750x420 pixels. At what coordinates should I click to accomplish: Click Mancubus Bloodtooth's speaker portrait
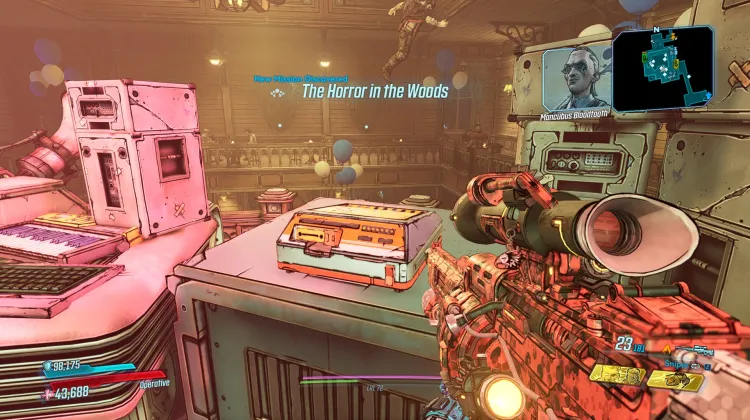point(576,77)
